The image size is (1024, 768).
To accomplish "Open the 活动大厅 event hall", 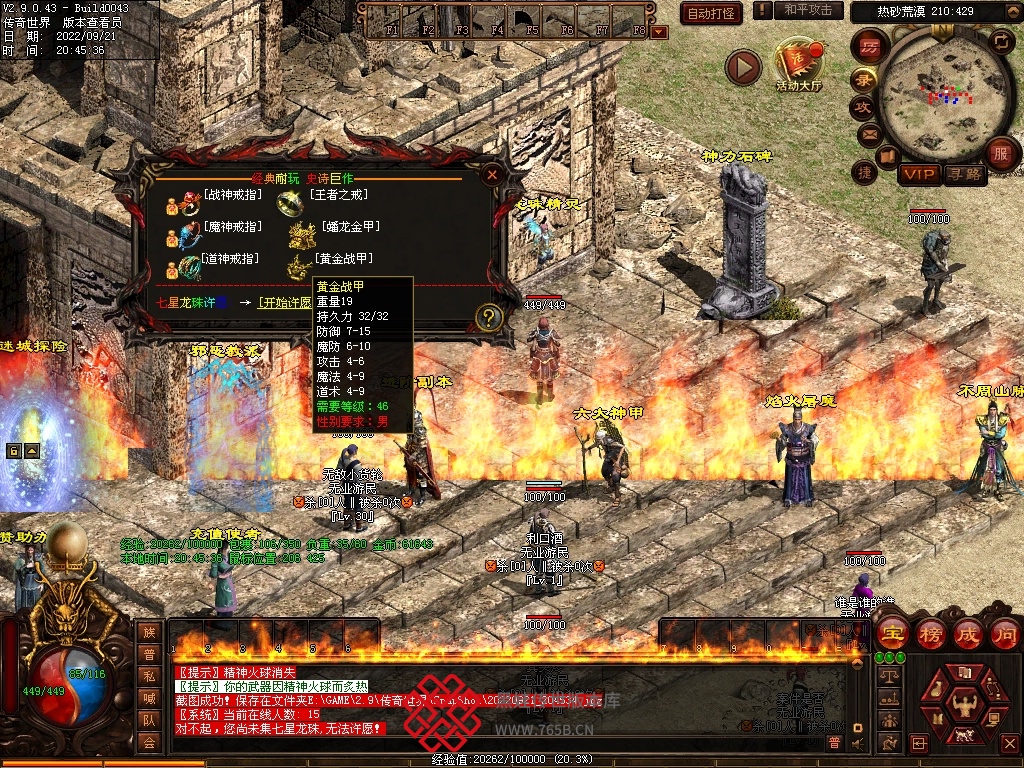I will point(799,66).
